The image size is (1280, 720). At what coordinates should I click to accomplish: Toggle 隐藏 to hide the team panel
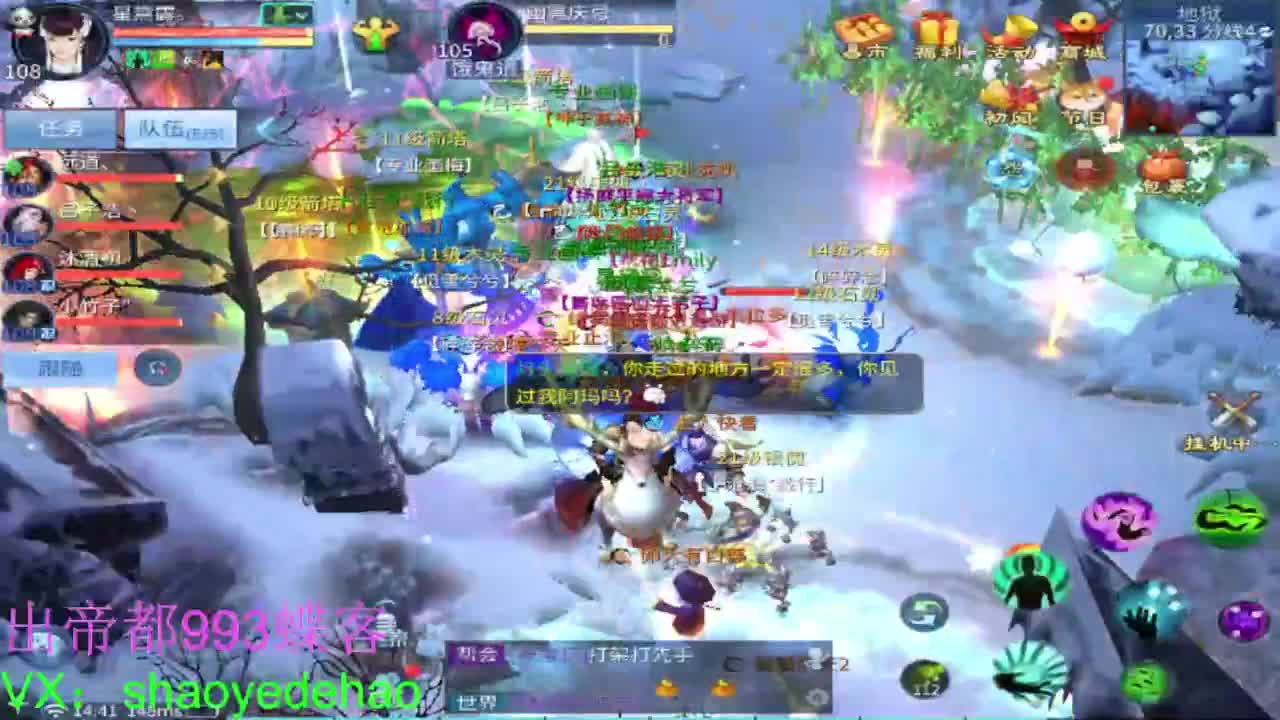[58, 367]
